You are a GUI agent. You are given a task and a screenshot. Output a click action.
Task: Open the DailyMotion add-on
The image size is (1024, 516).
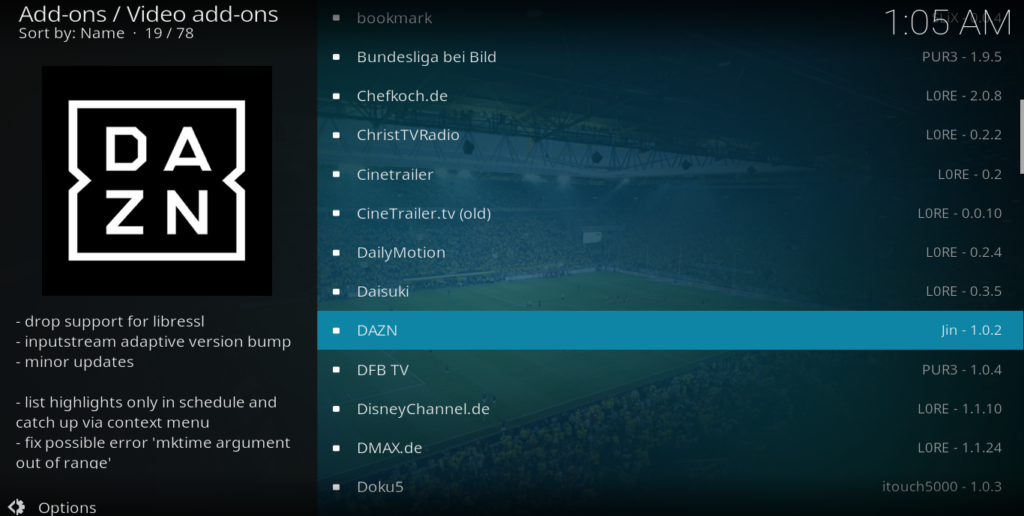point(401,252)
